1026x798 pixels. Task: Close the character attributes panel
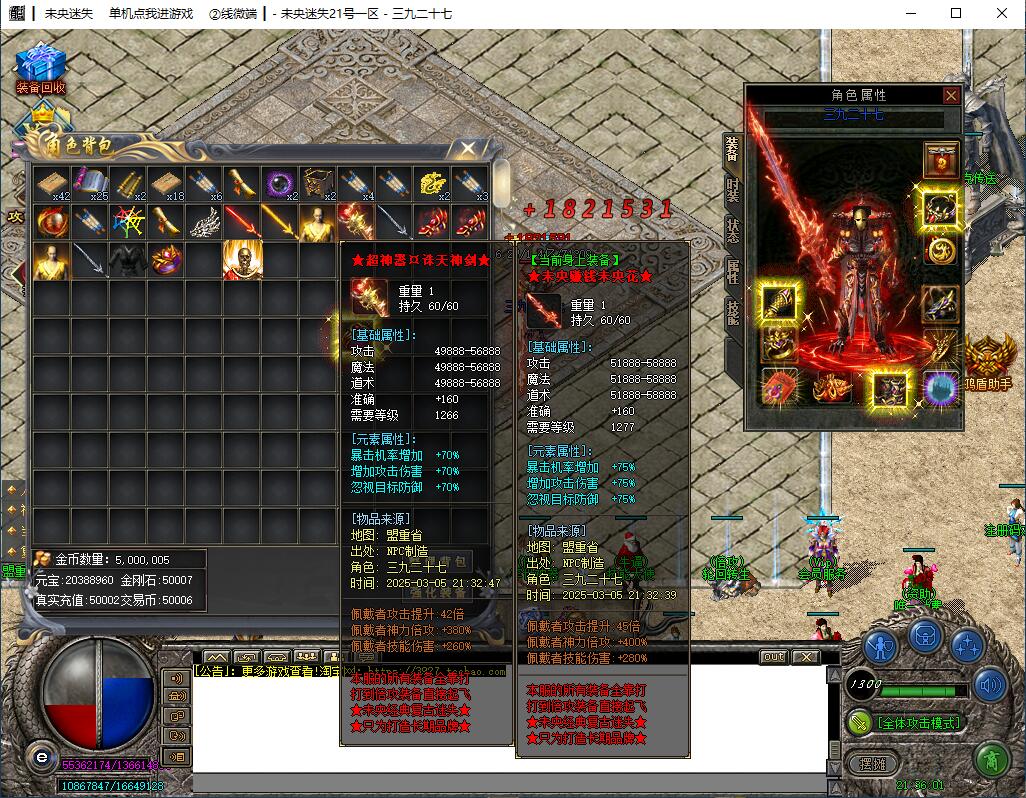pyautogui.click(x=951, y=95)
